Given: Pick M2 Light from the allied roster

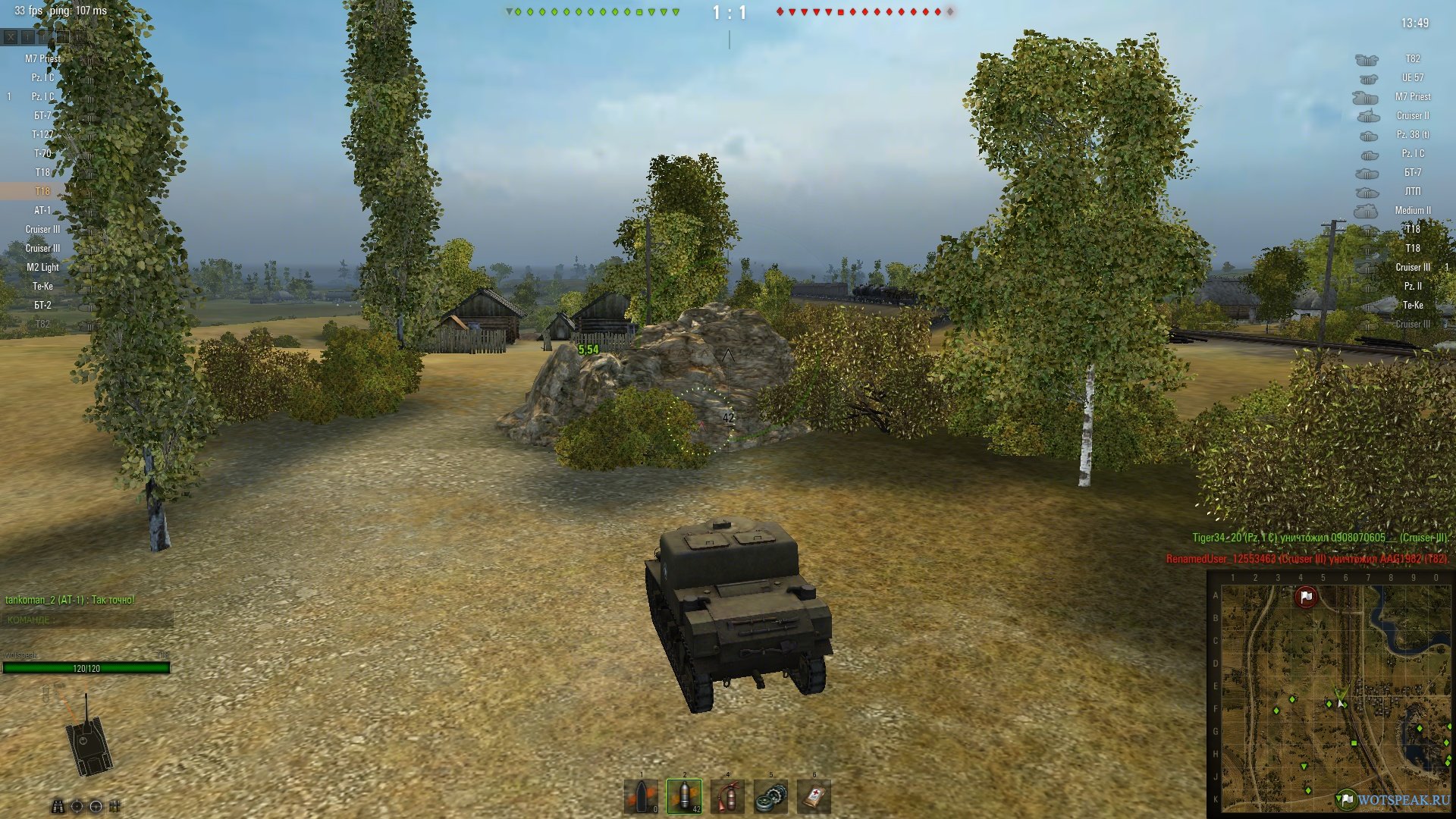Looking at the screenshot, I should [42, 267].
